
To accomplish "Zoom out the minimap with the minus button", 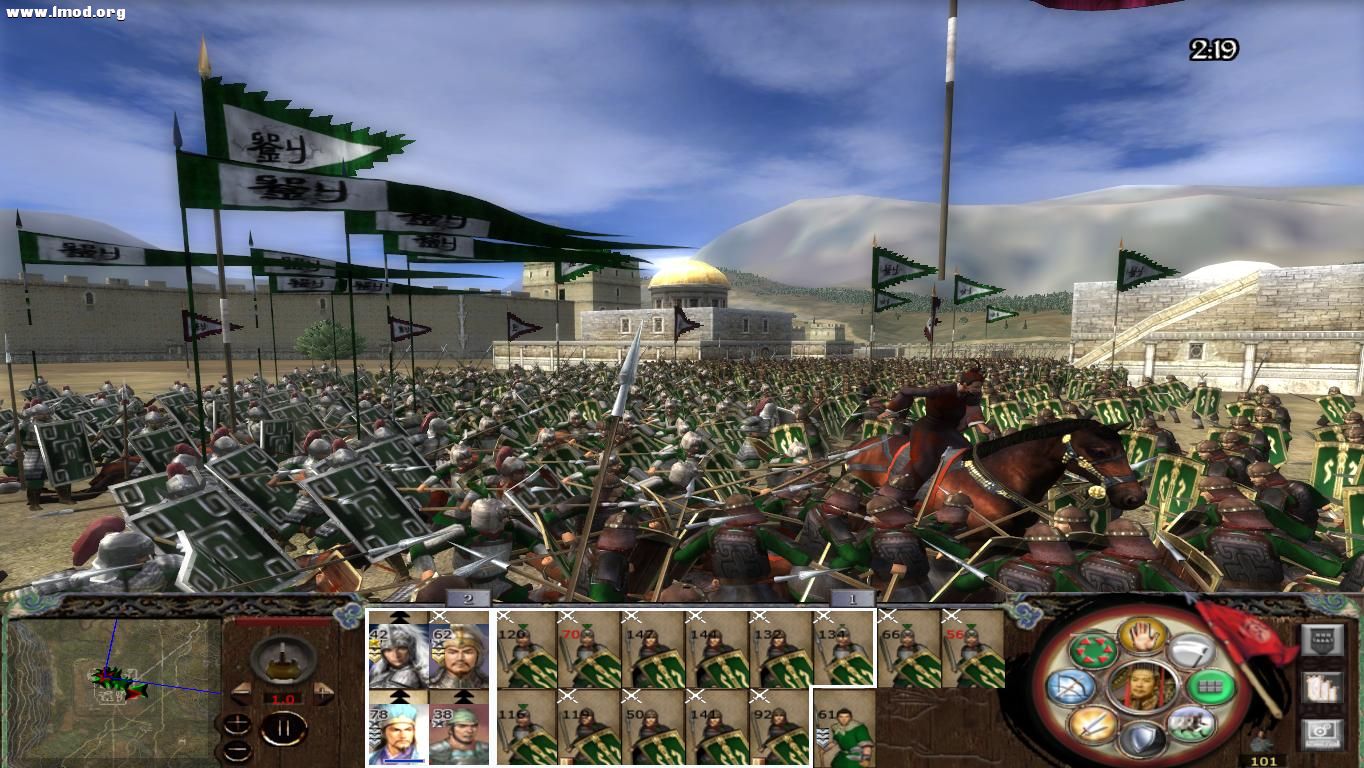I will pos(238,749).
